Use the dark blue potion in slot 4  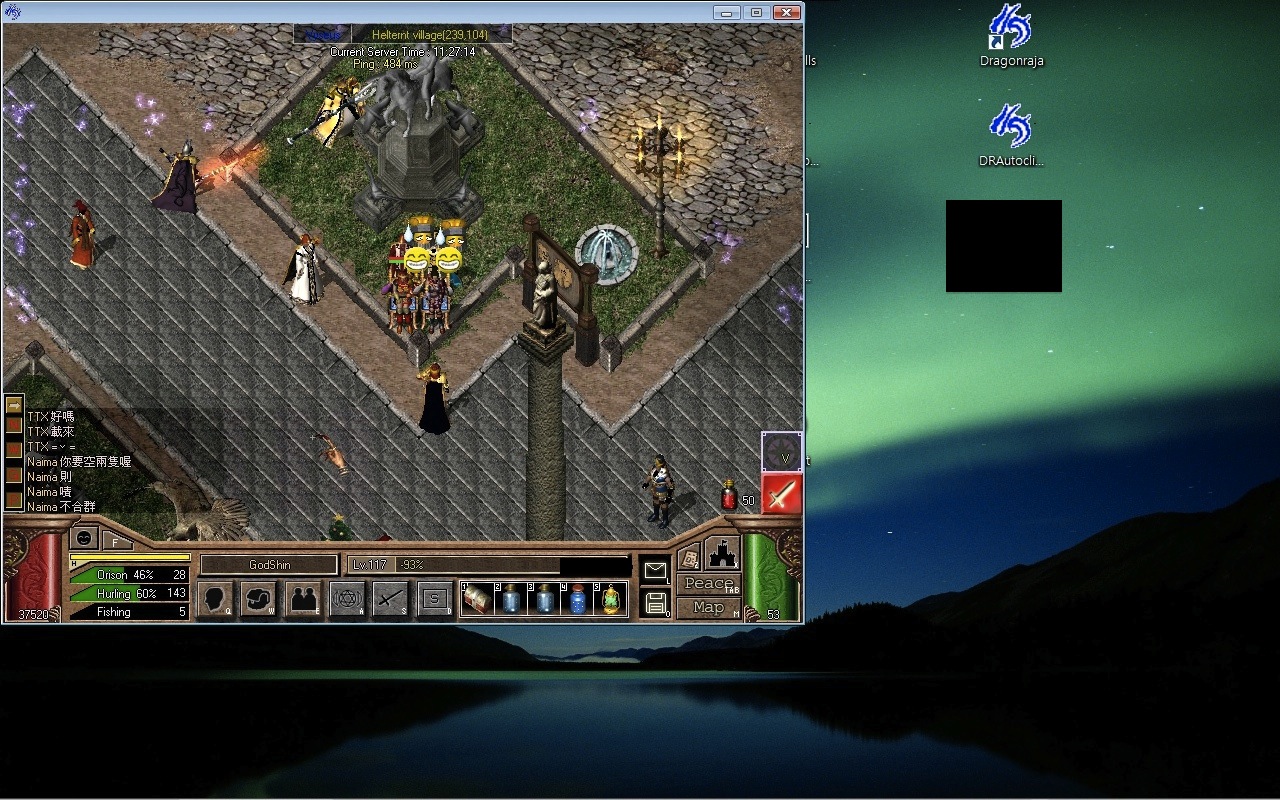pos(577,598)
